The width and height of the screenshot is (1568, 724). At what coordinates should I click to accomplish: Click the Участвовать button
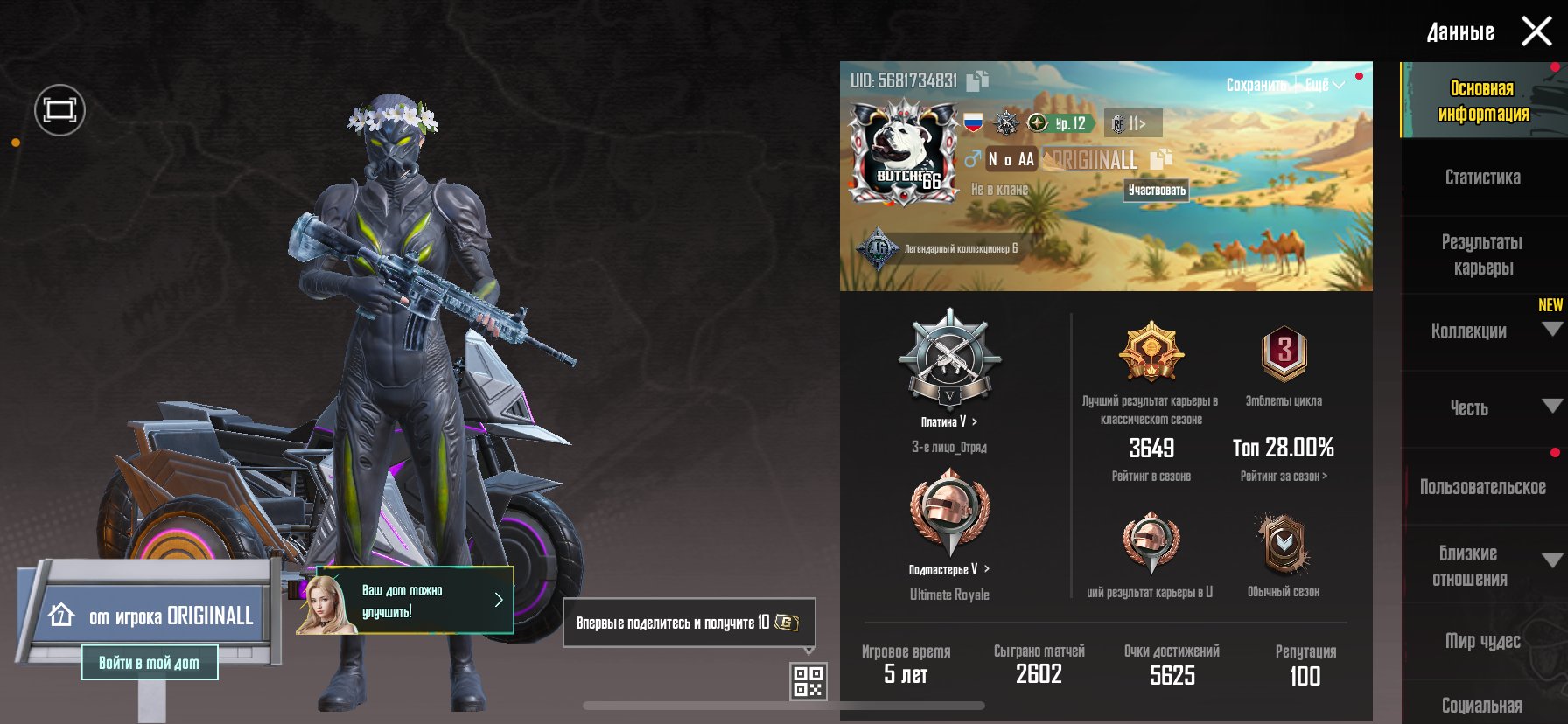click(1157, 190)
